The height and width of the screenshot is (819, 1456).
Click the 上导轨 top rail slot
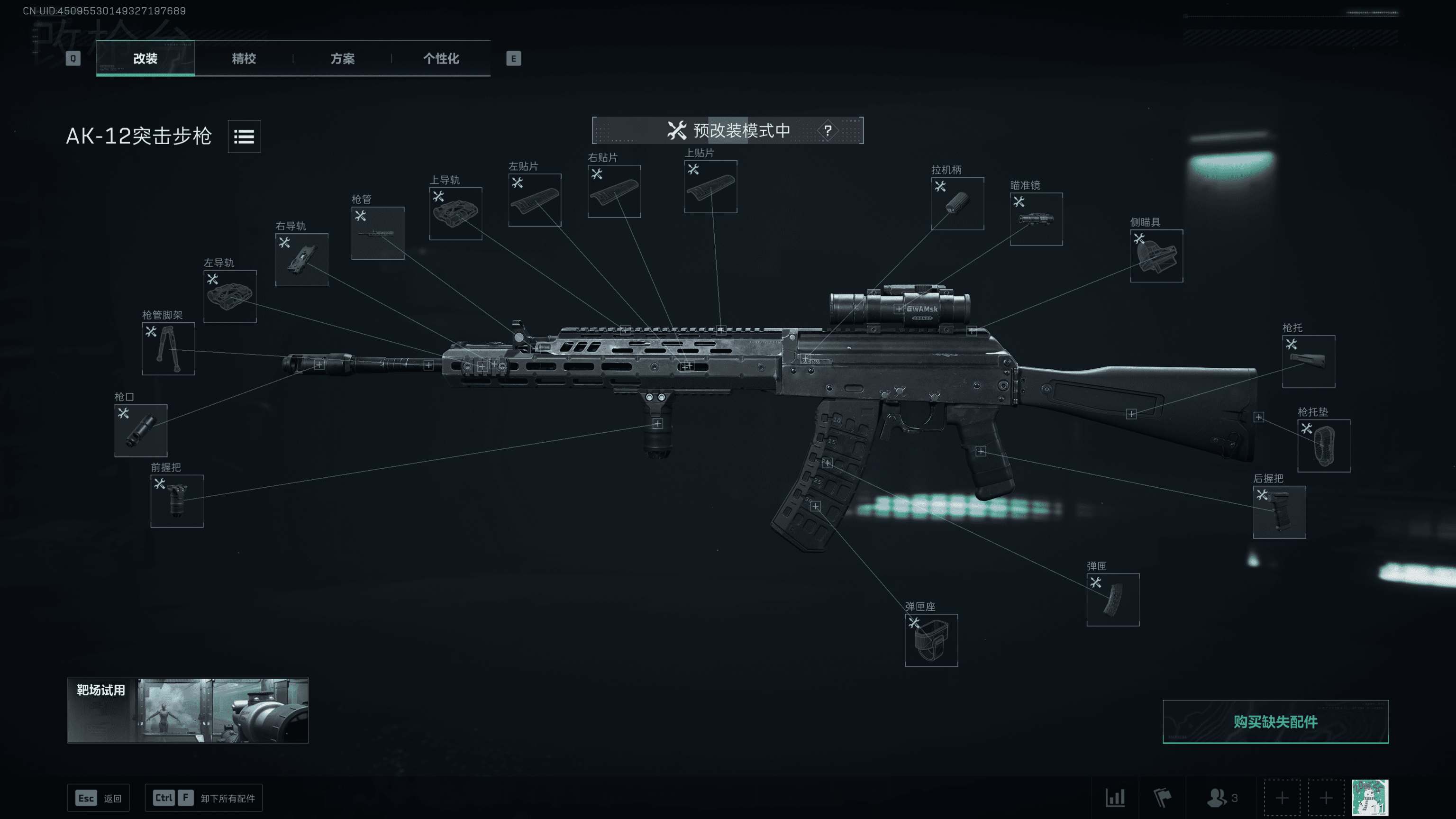(x=455, y=213)
